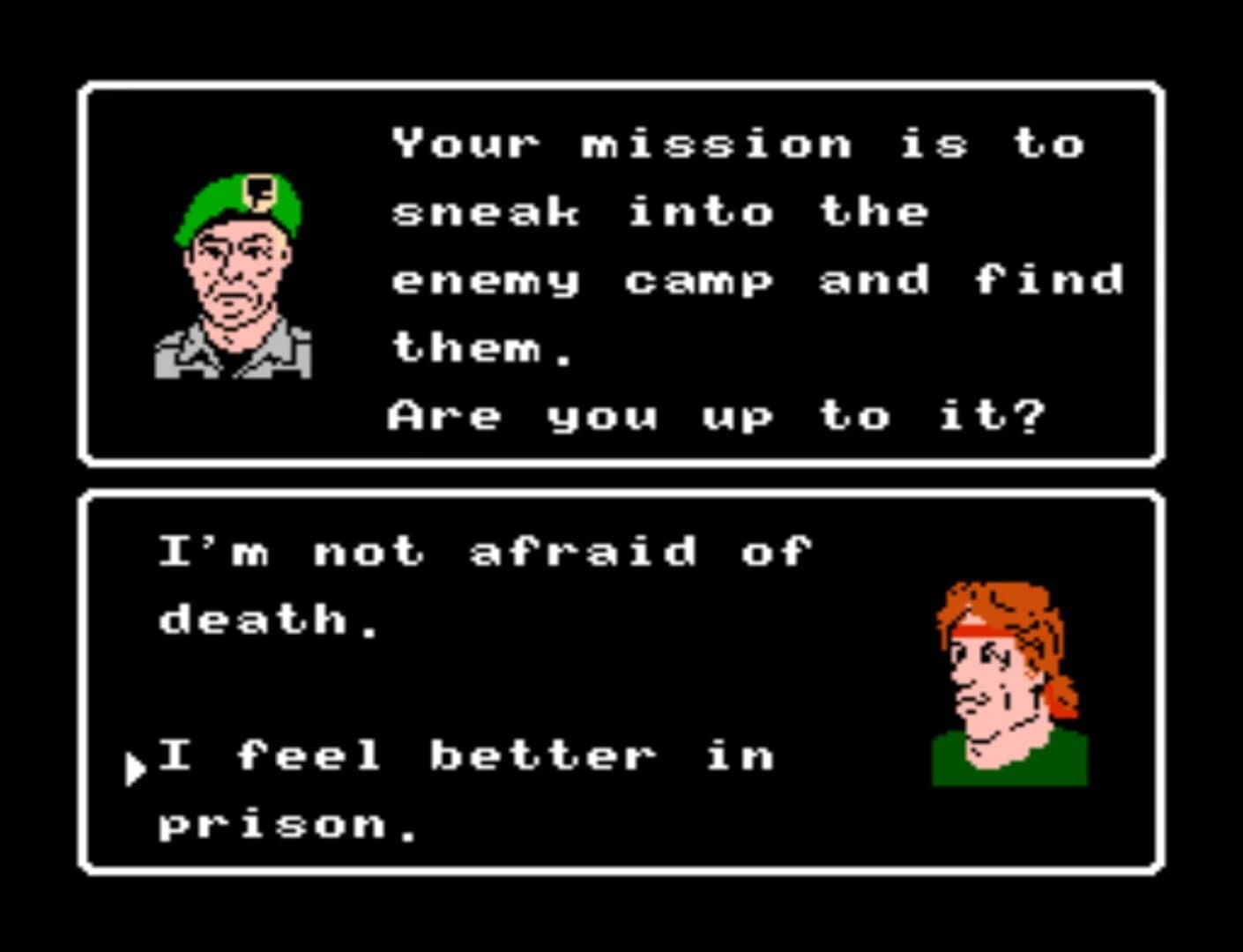Image resolution: width=1243 pixels, height=952 pixels.
Task: Click the line 'them.' in the briefing
Action: 480,346
